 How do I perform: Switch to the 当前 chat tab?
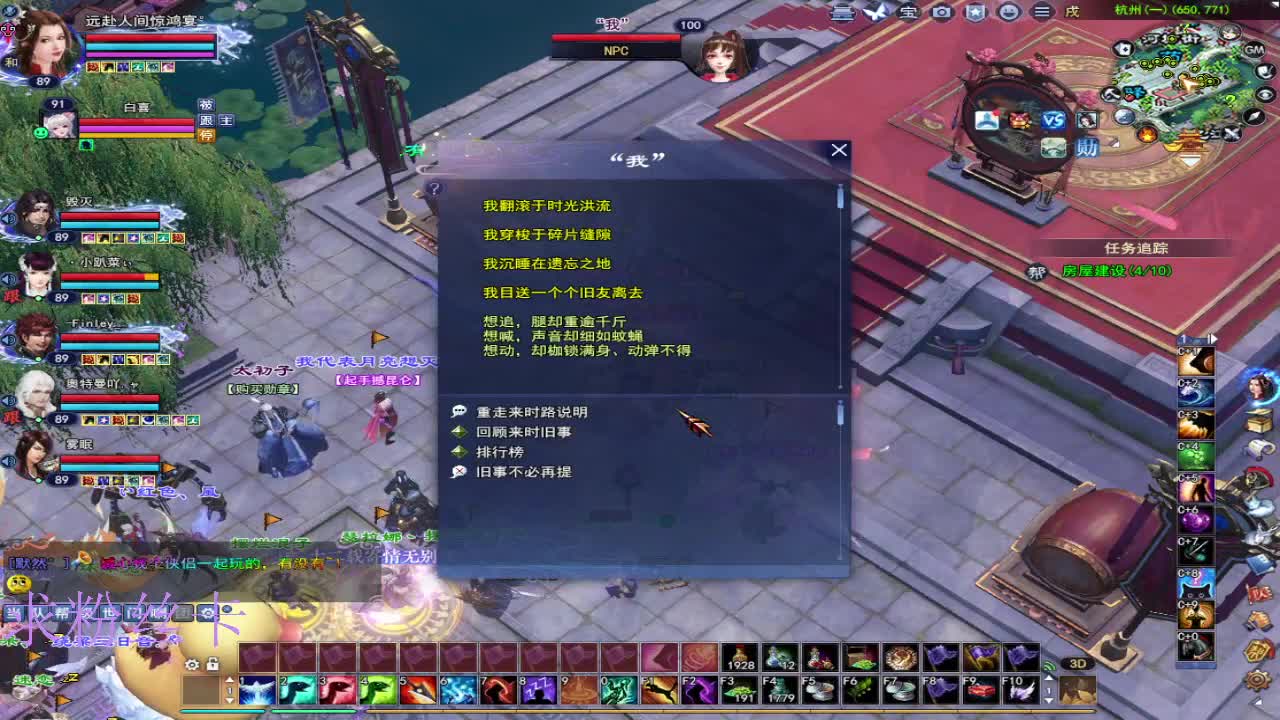14,612
